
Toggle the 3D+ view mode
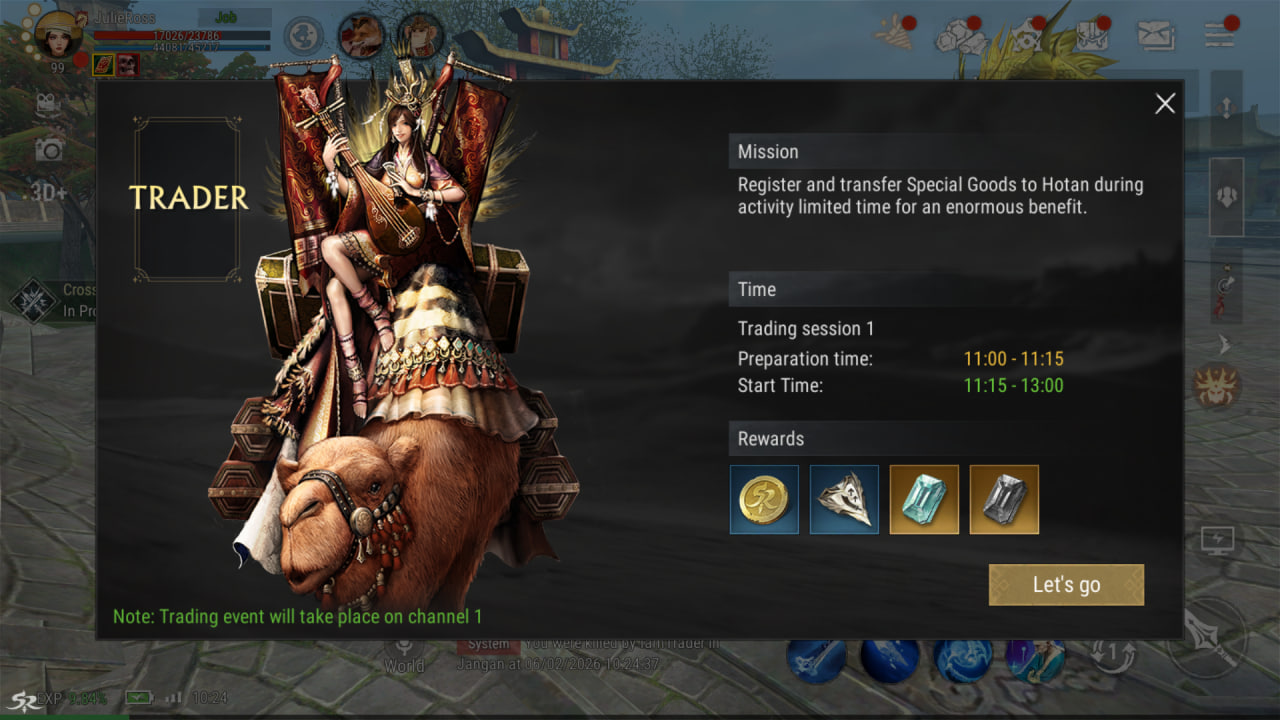point(47,192)
